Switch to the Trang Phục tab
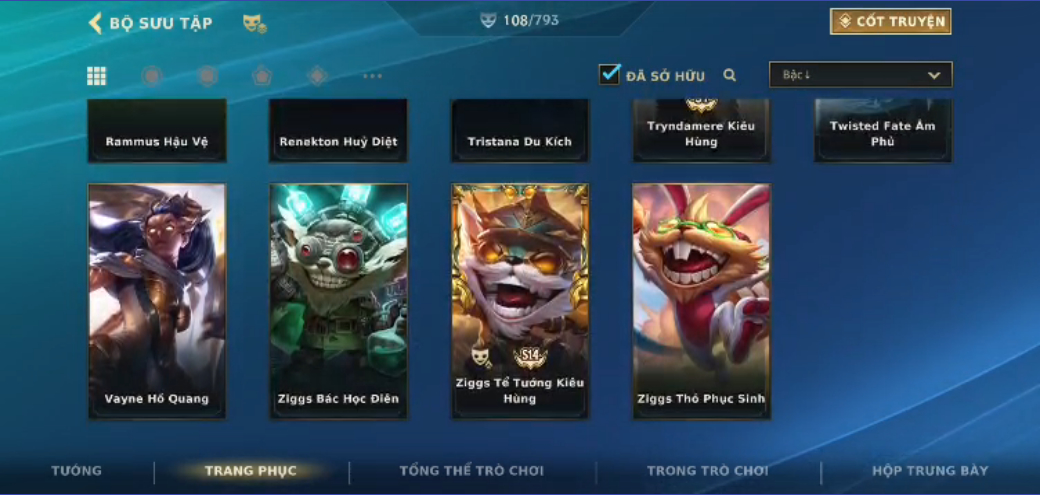This screenshot has width=1040, height=495. pos(251,471)
